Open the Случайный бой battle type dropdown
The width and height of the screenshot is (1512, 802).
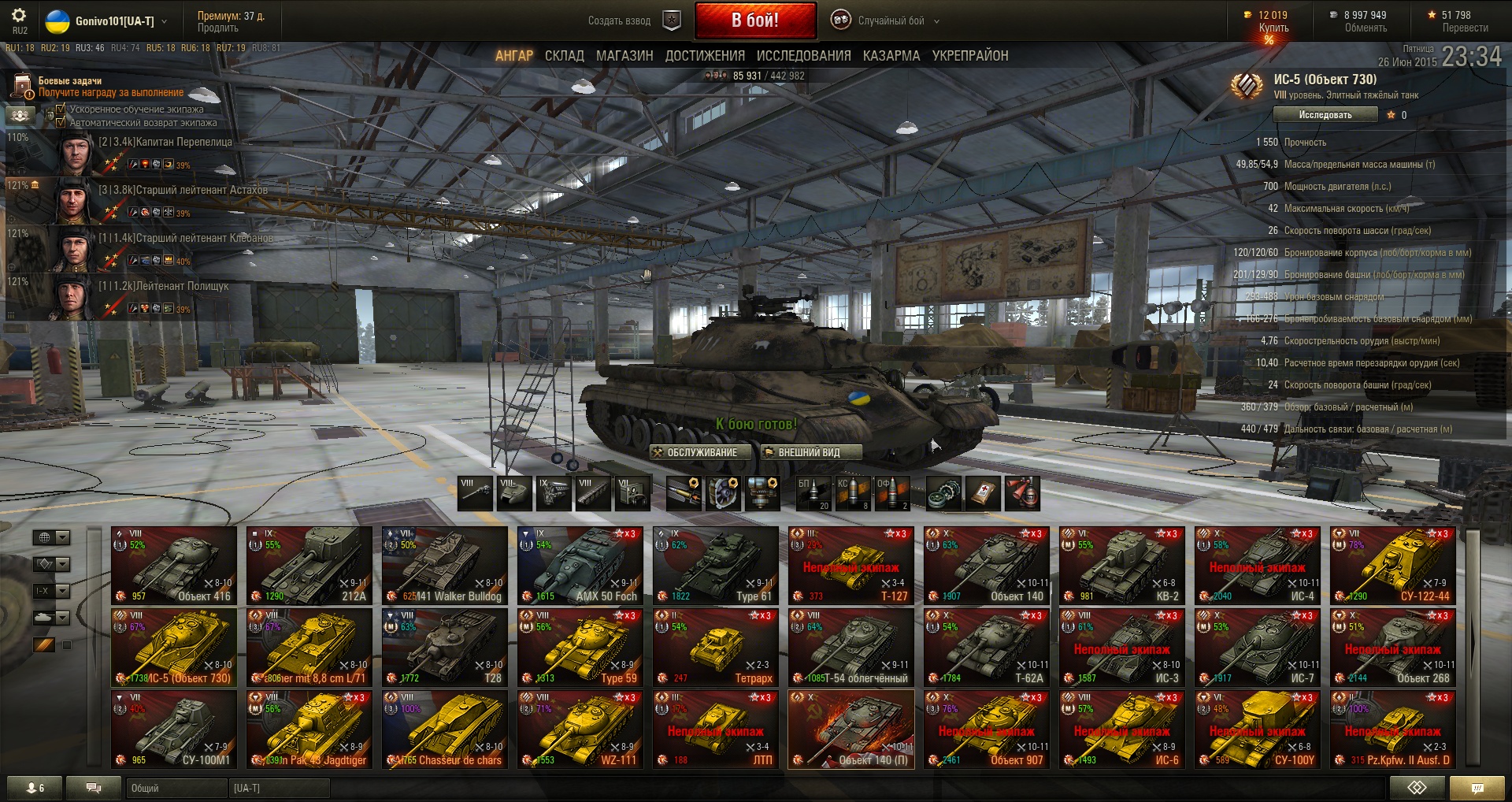coord(886,20)
